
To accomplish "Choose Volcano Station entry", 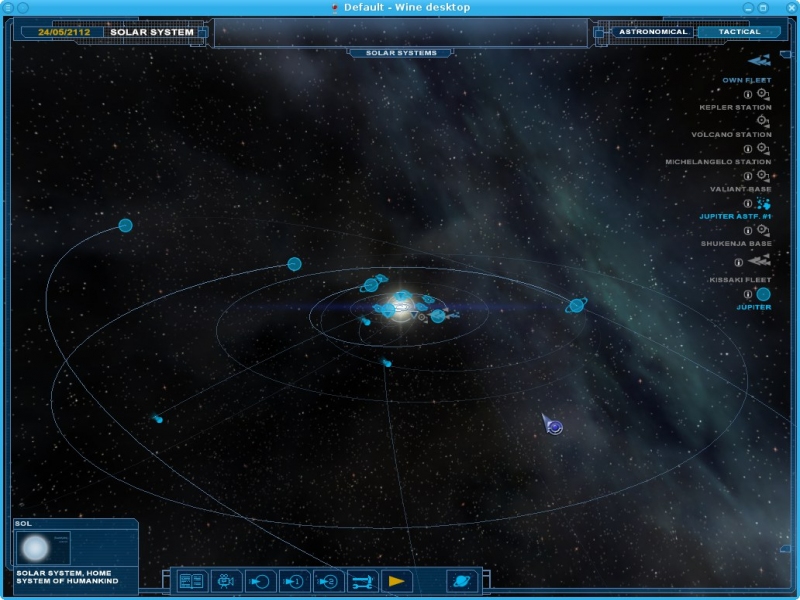I will [x=731, y=134].
